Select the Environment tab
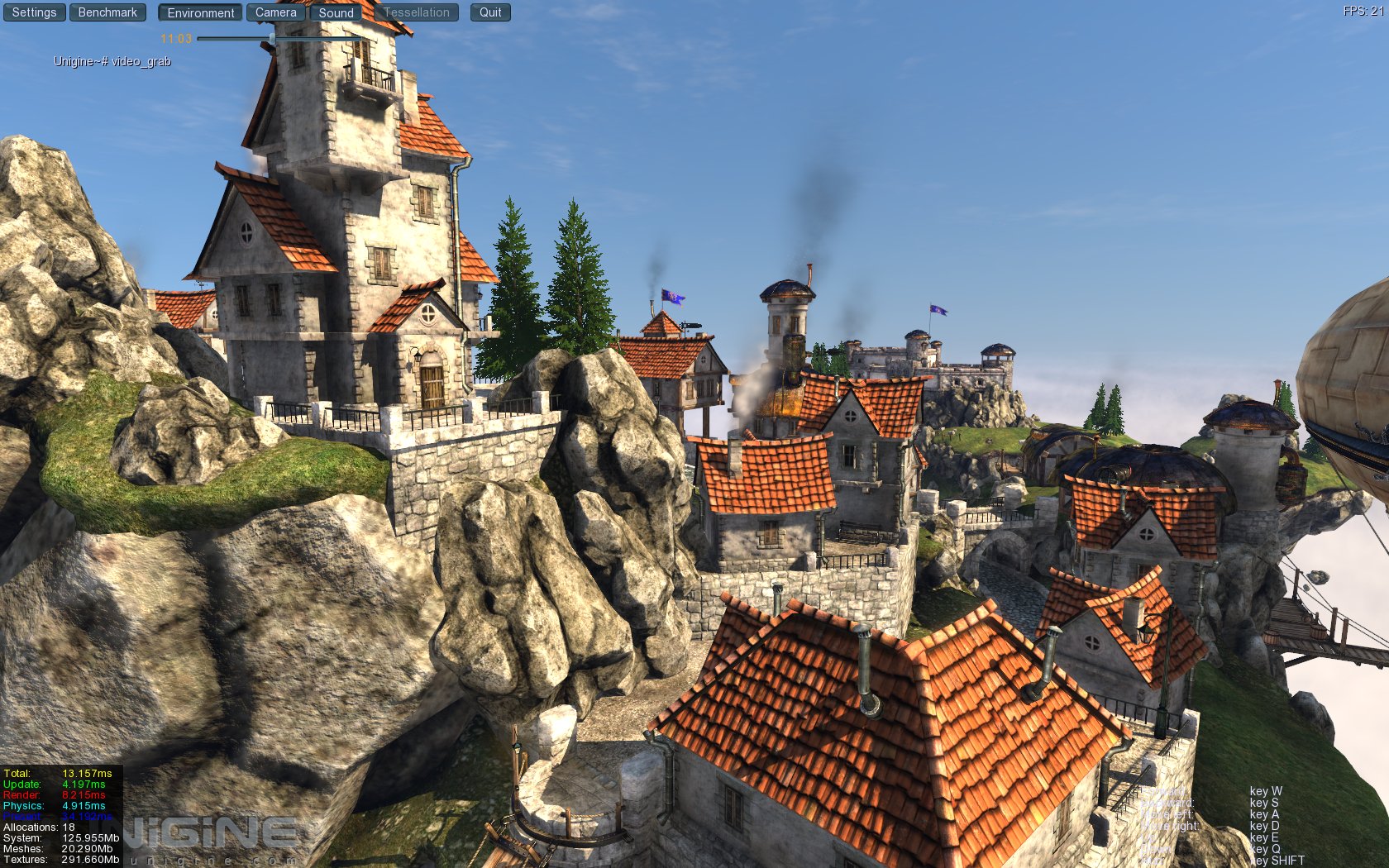 [x=201, y=12]
